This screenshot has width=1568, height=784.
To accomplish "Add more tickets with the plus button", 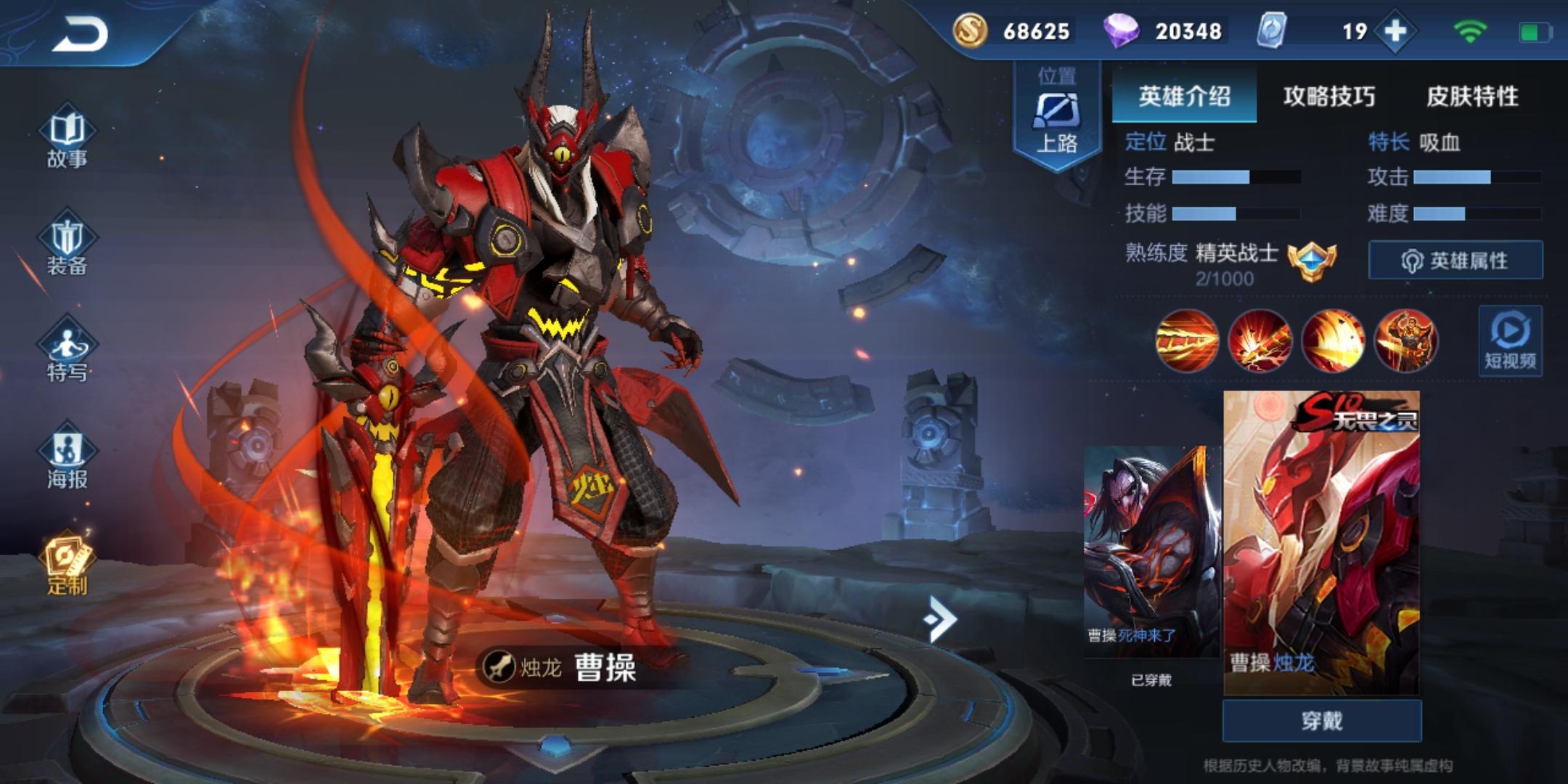I will (1396, 31).
